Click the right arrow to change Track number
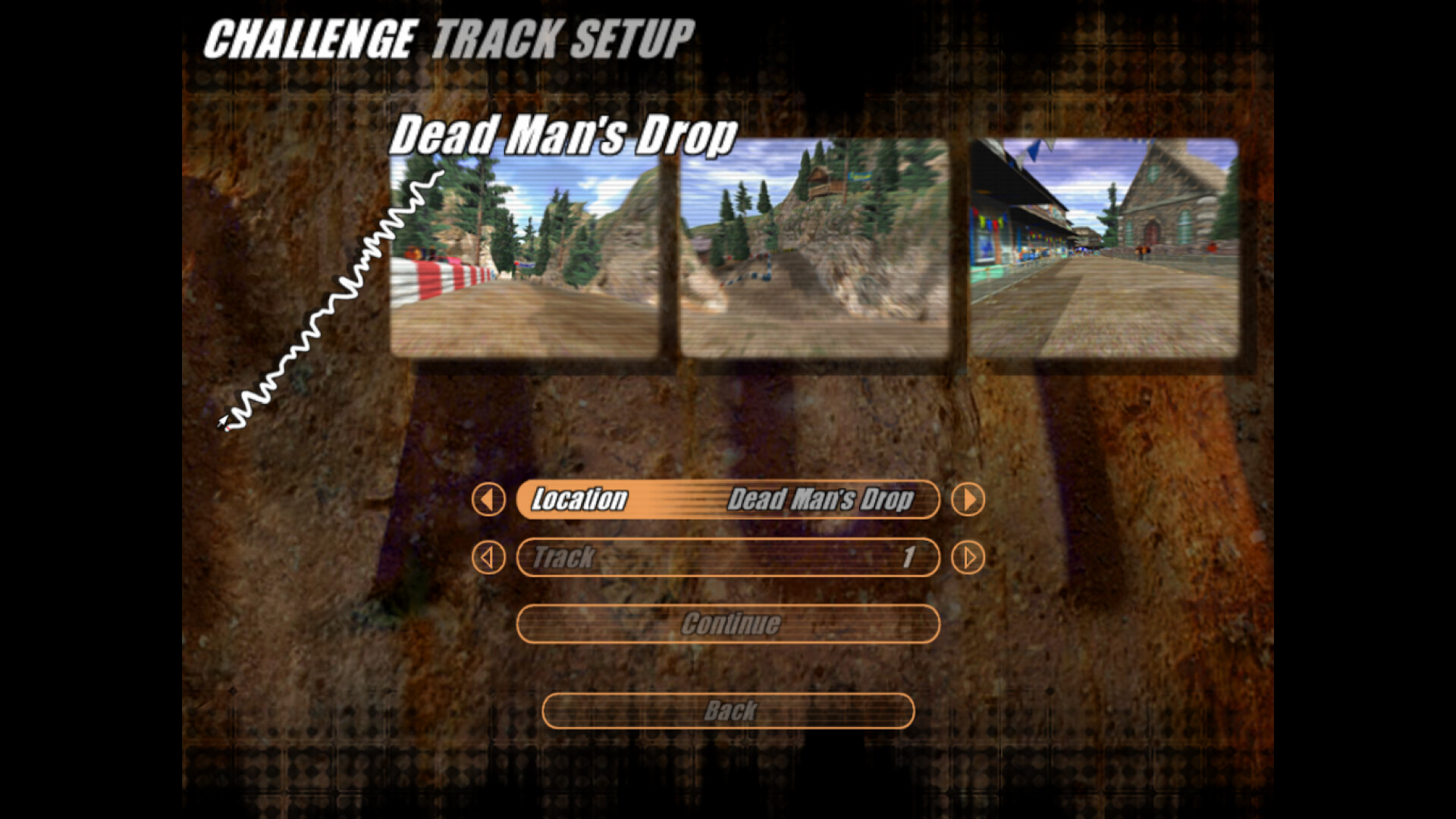 pos(968,557)
